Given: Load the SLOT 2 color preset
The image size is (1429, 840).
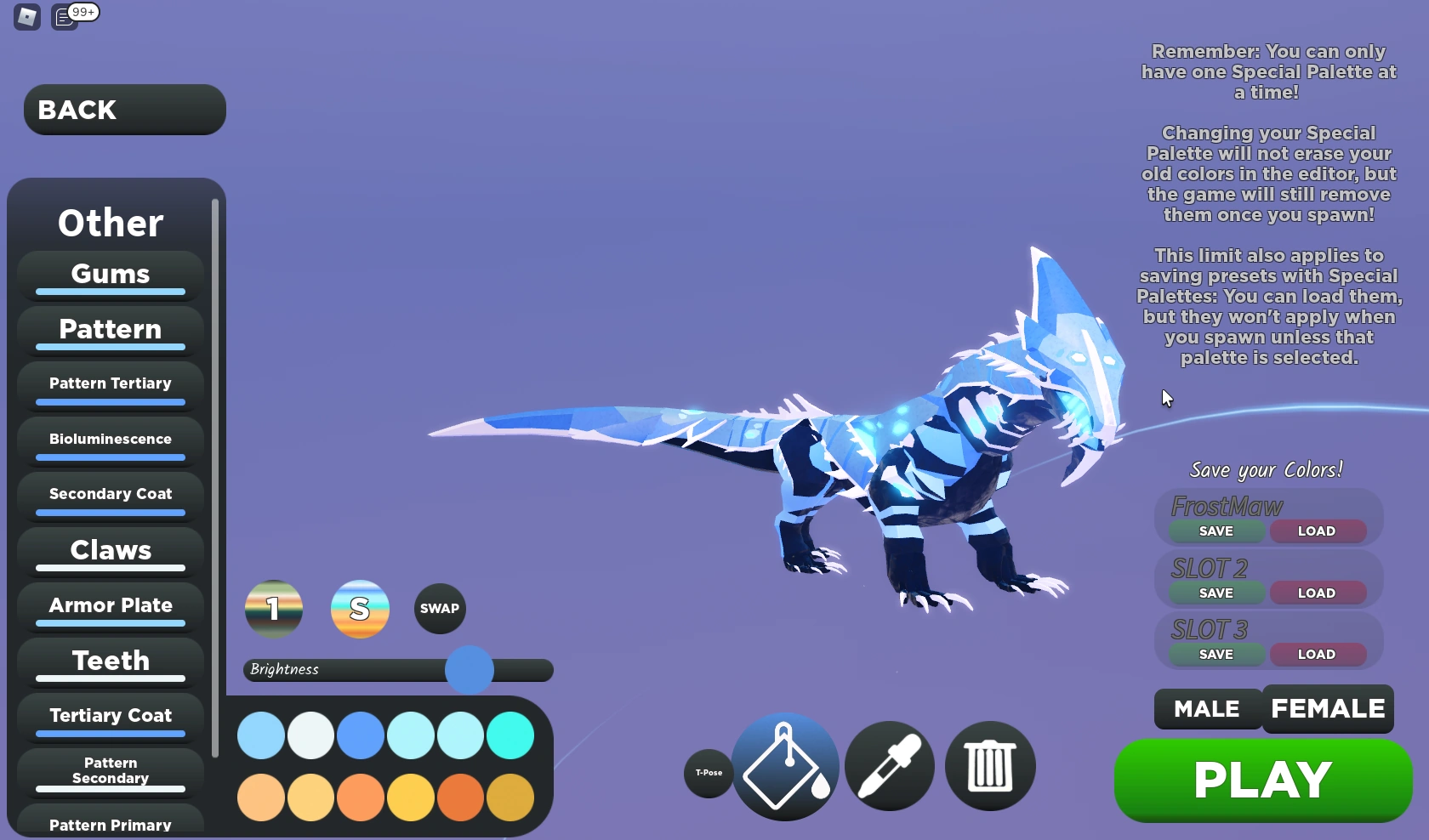Looking at the screenshot, I should 1317,593.
